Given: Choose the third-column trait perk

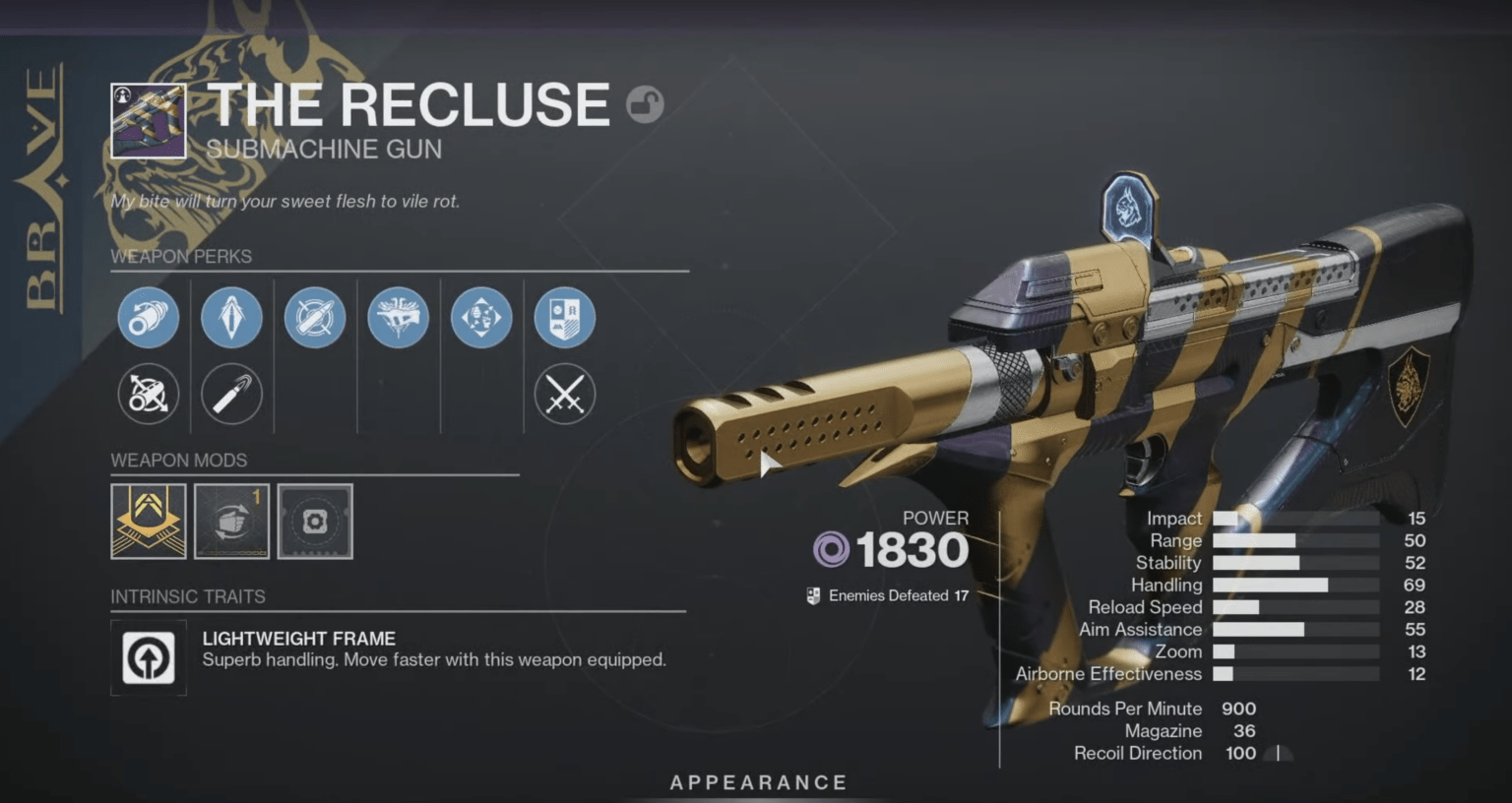Looking at the screenshot, I should point(315,317).
